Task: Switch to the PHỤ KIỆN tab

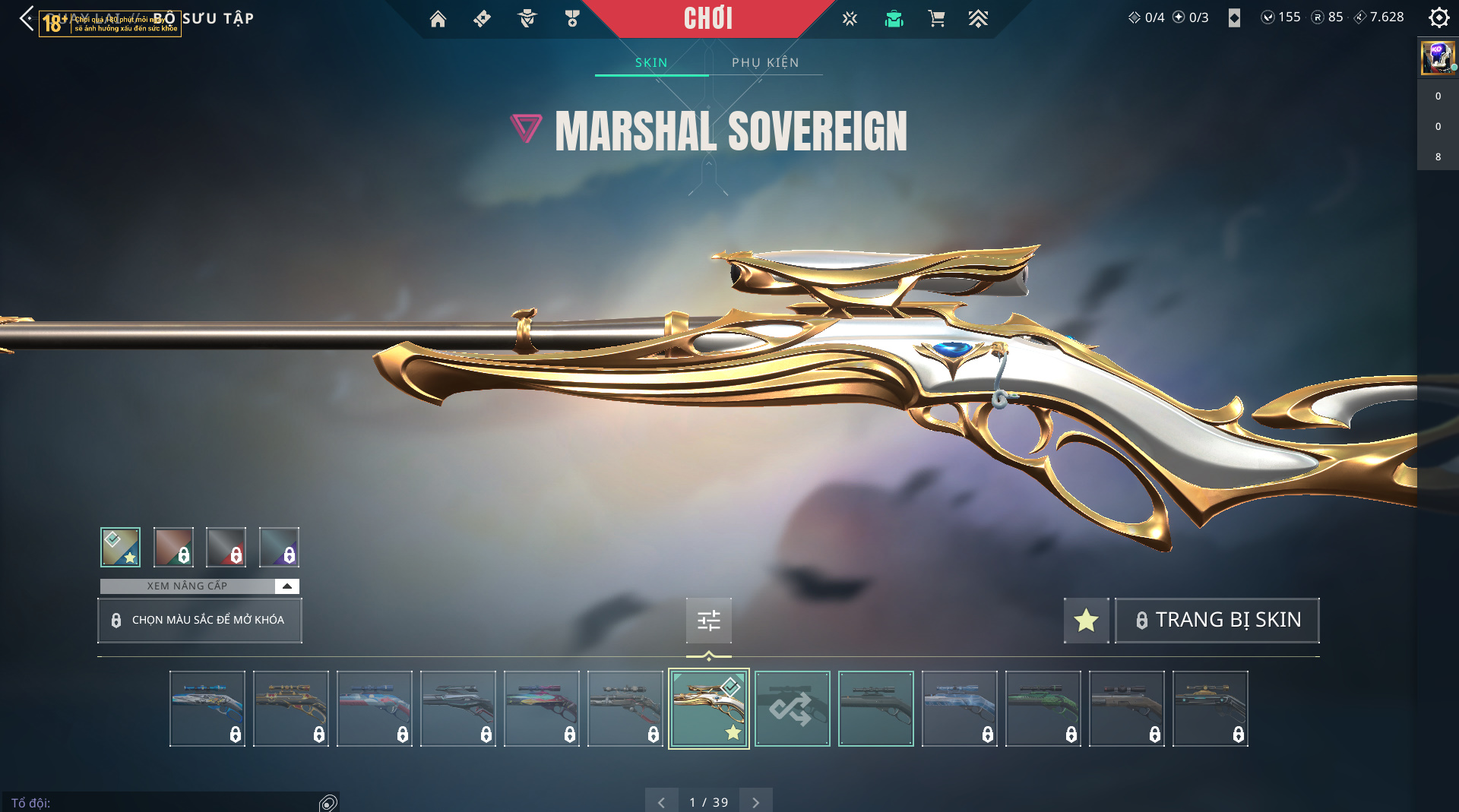Action: 765,62
